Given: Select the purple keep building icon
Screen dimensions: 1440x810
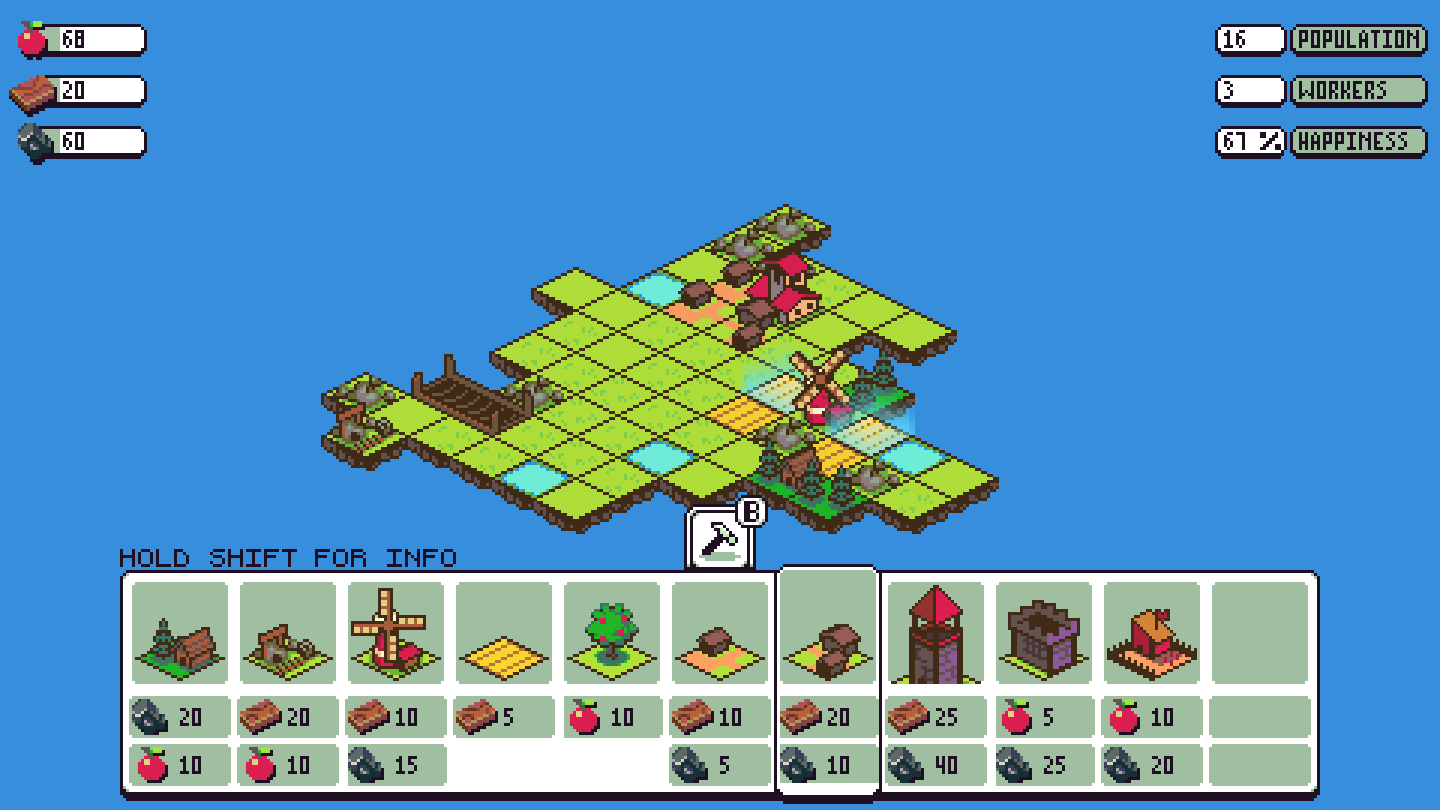Looking at the screenshot, I should (1043, 635).
